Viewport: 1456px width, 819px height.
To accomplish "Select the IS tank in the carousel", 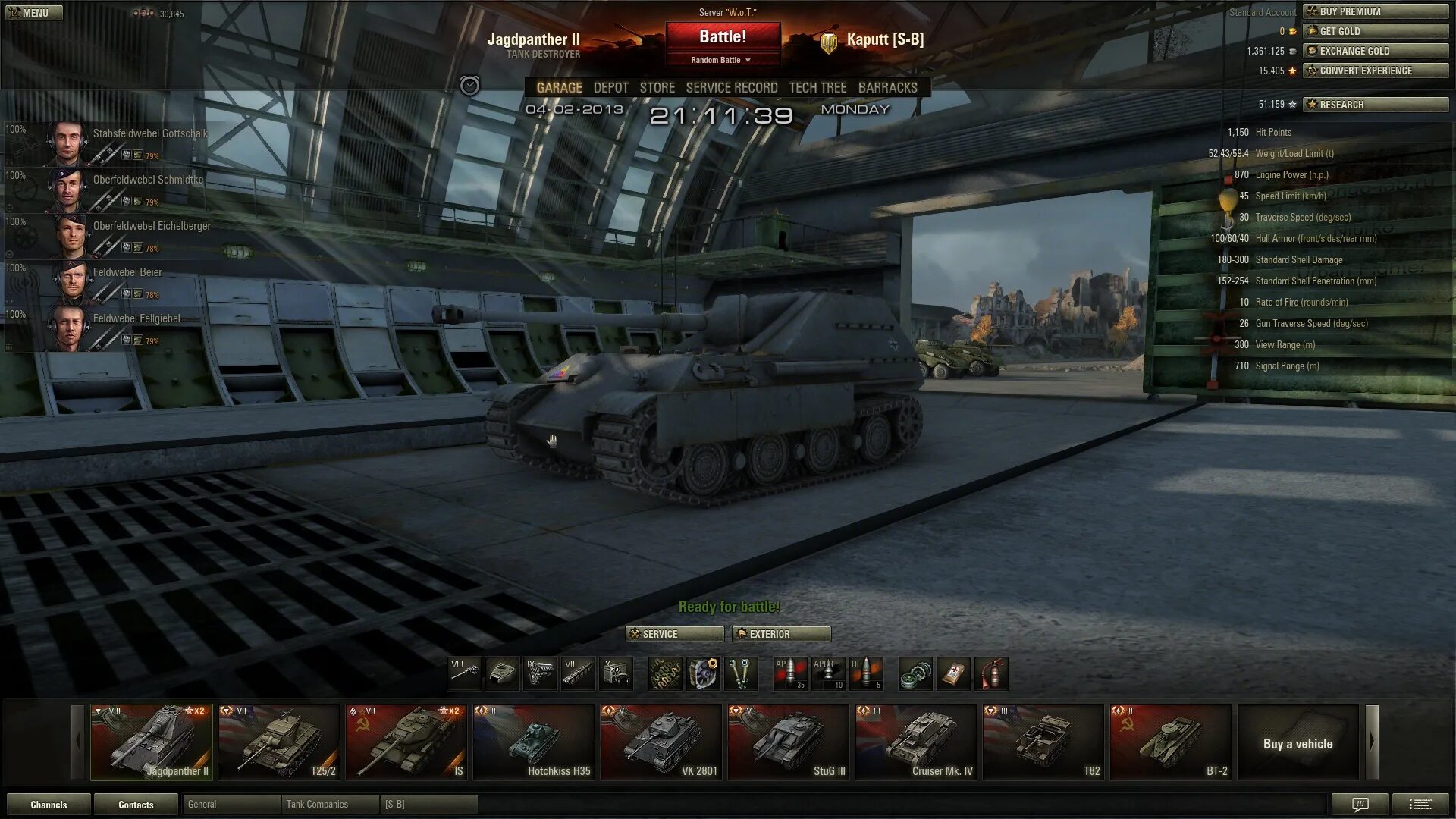I will click(x=406, y=742).
